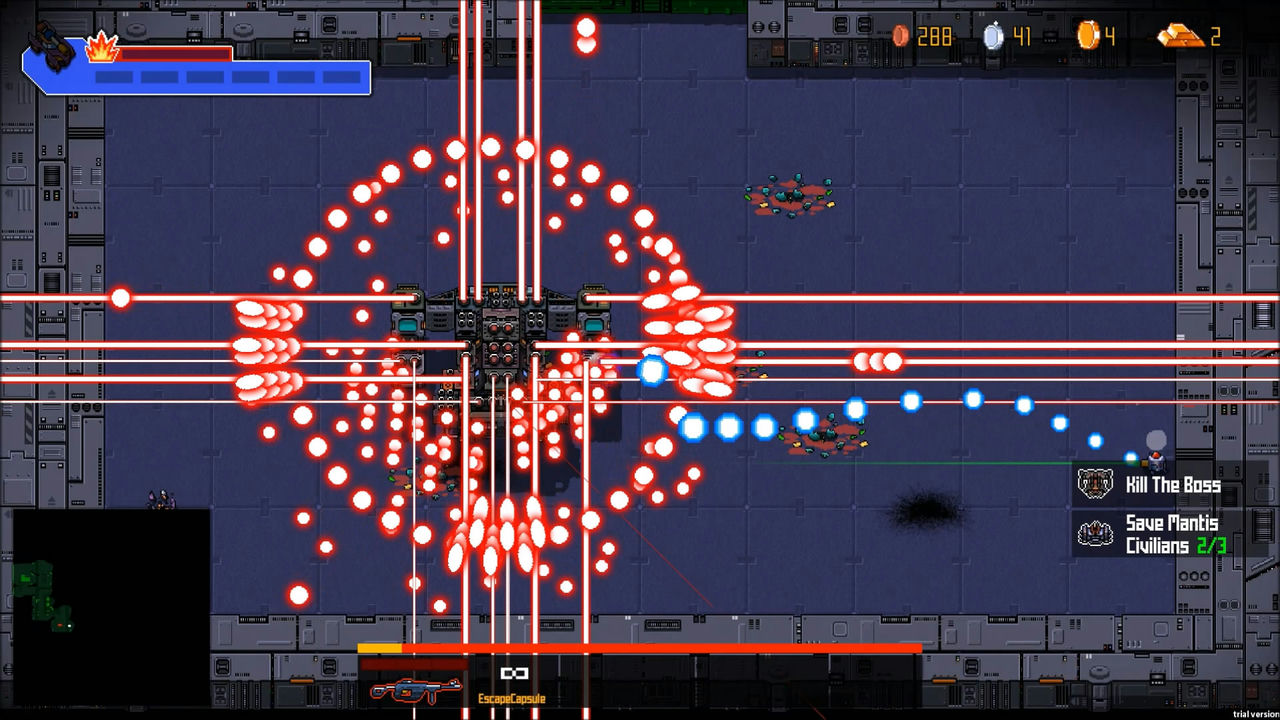This screenshot has width=1280, height=720.
Task: Open the minimap panel
Action: [110, 607]
